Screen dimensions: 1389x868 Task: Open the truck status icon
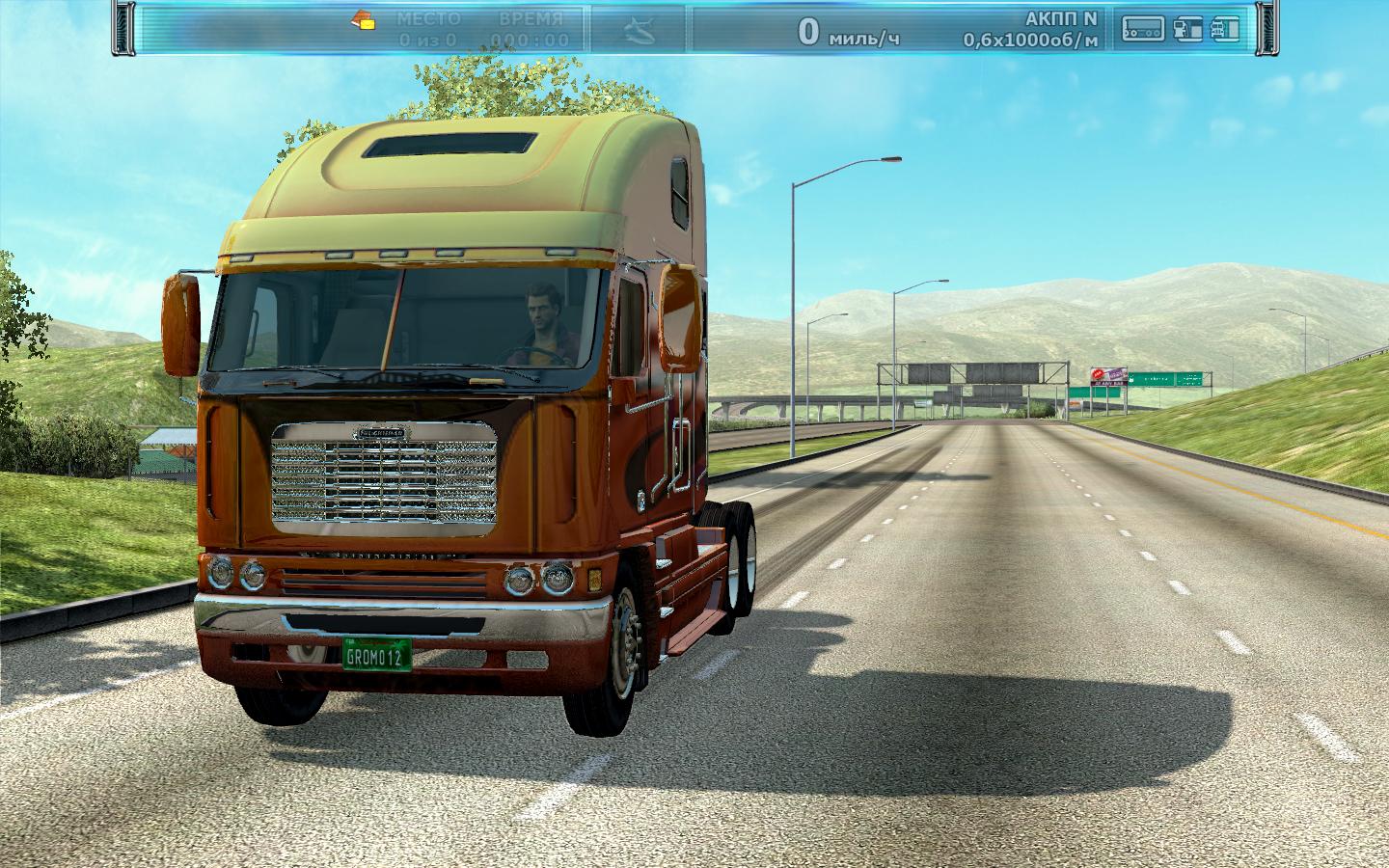tap(1225, 30)
